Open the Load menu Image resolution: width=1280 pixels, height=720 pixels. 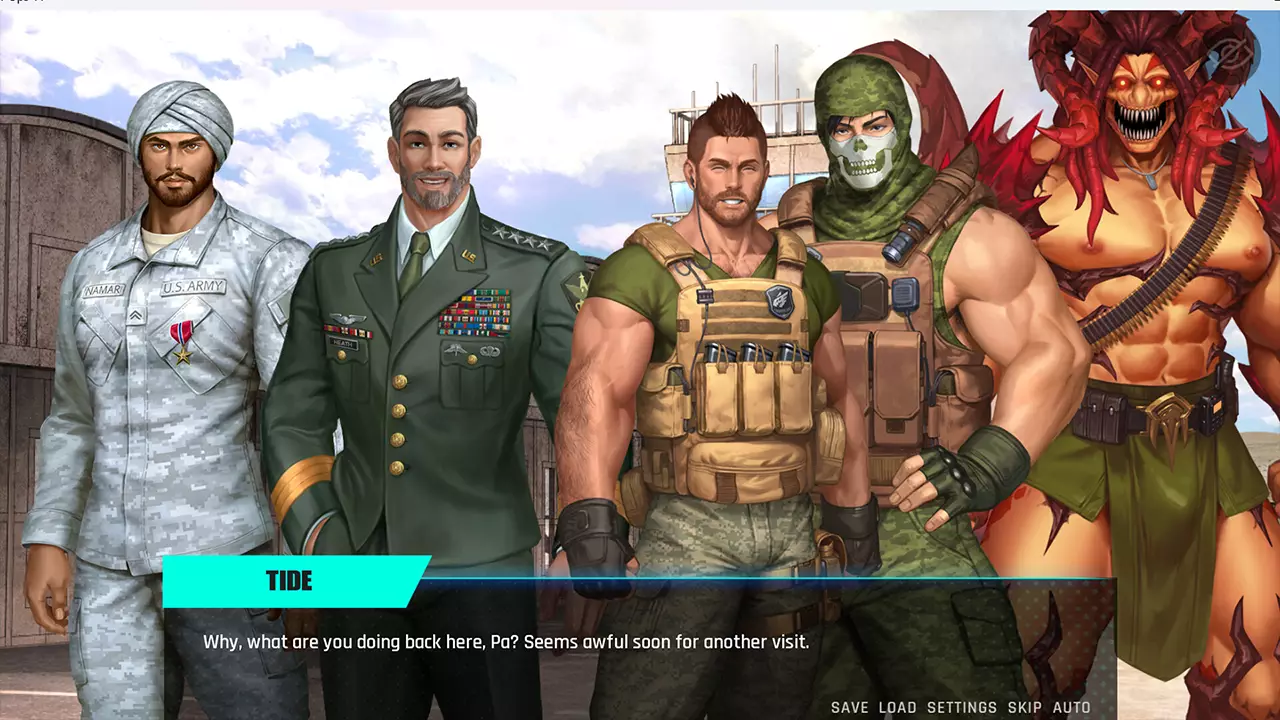(897, 707)
